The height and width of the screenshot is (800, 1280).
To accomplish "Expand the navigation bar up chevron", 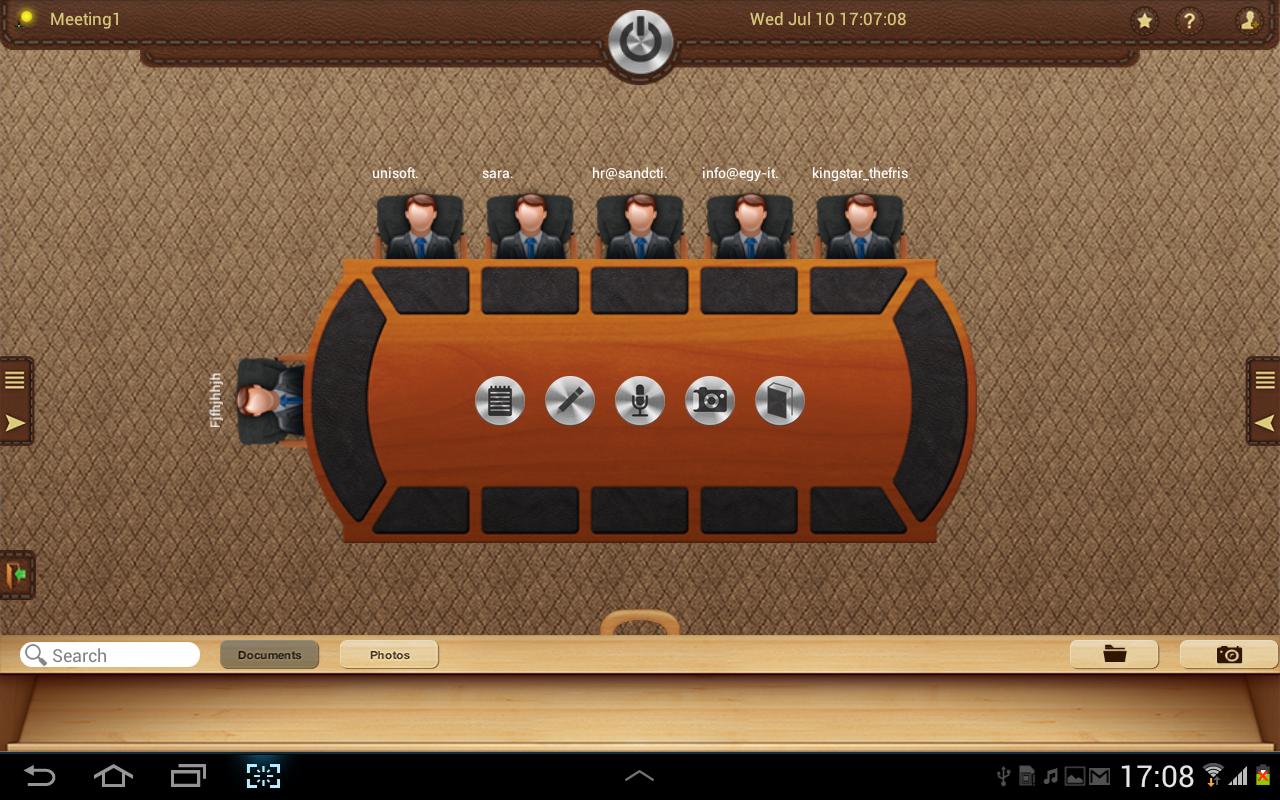I will [639, 775].
